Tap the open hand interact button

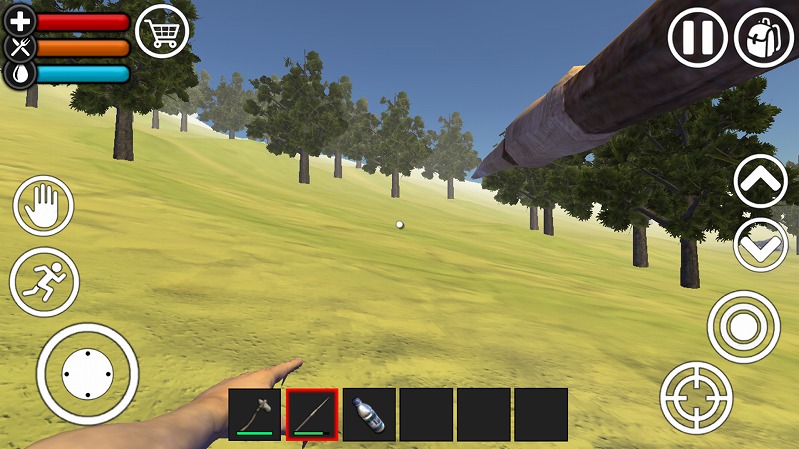coord(44,207)
